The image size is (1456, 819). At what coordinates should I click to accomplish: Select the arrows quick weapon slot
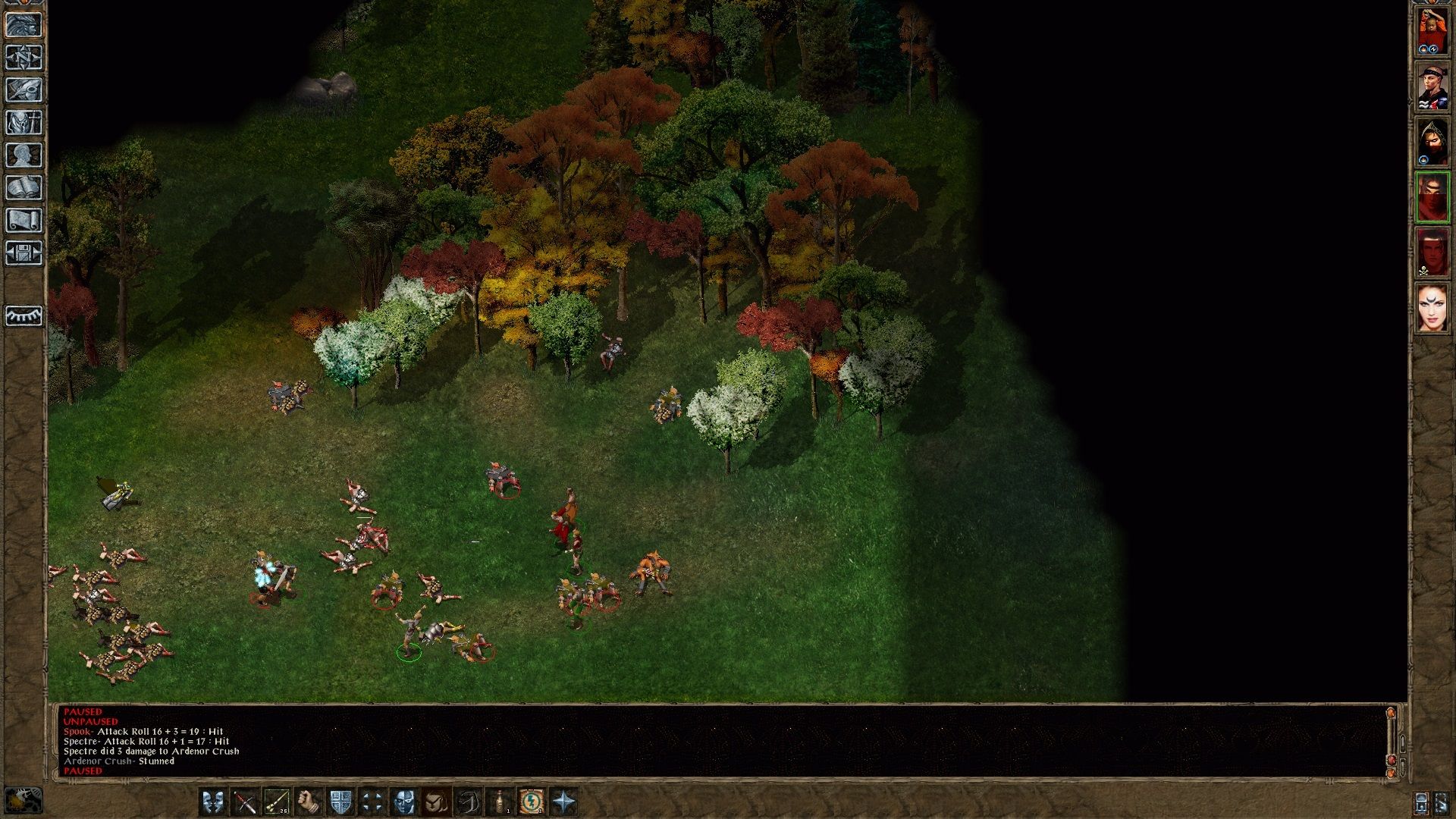click(277, 802)
